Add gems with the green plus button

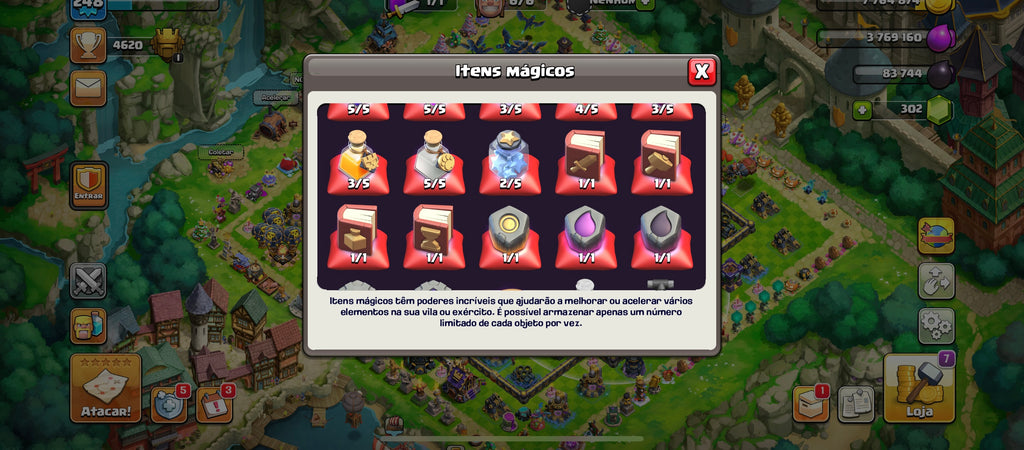(862, 109)
